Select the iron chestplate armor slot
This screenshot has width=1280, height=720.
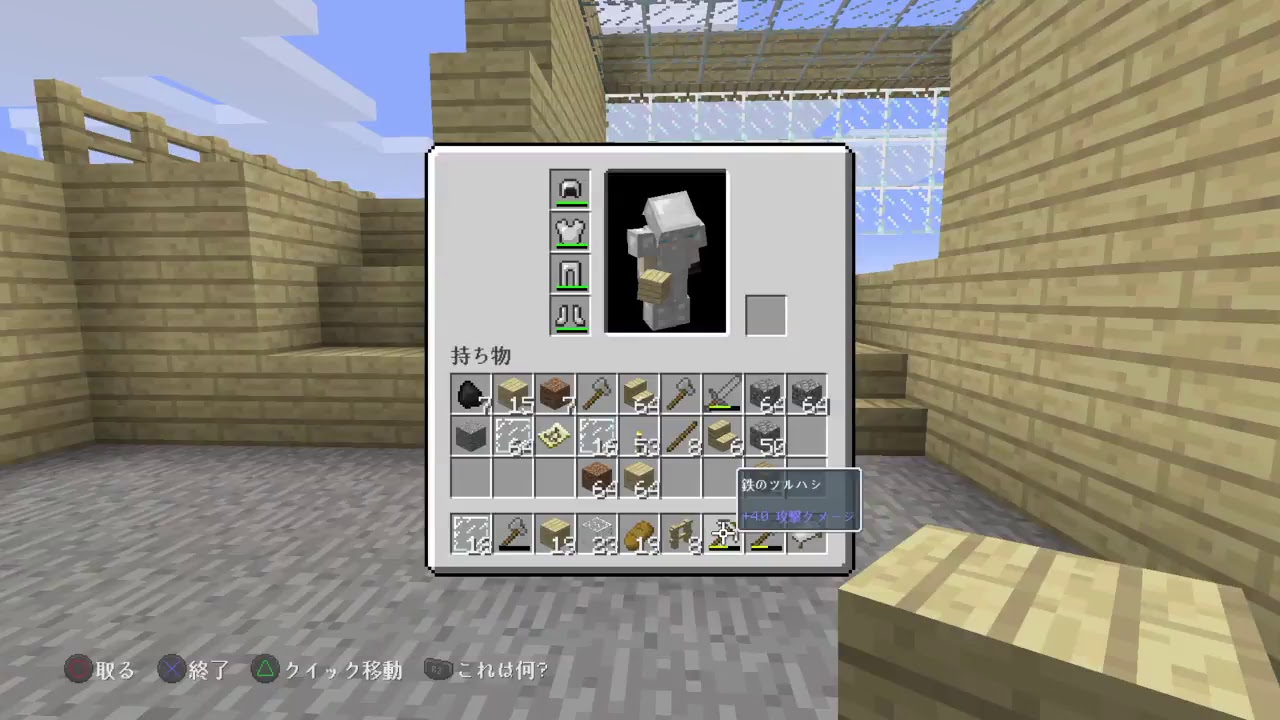(x=570, y=231)
